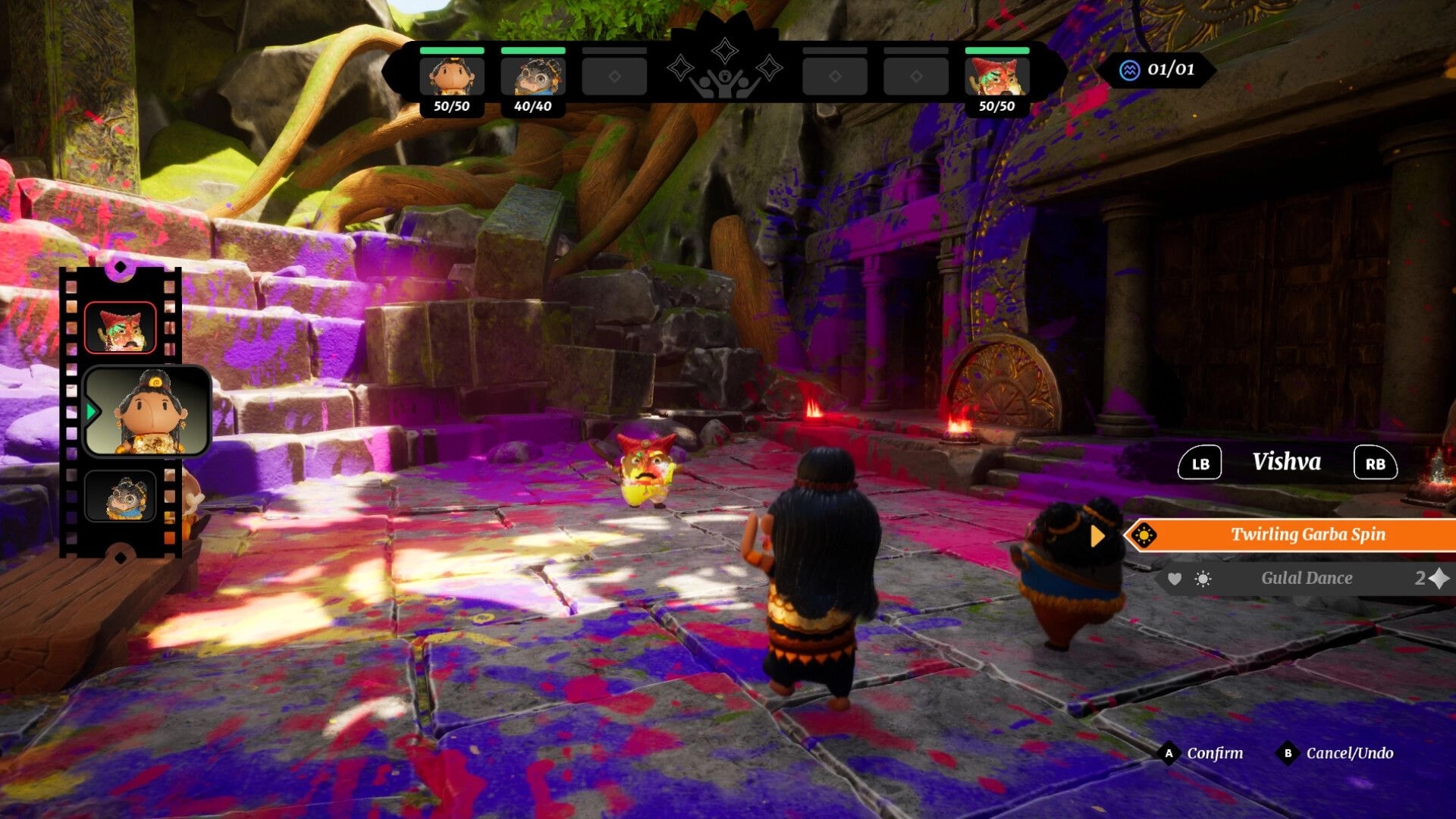Image resolution: width=1456 pixels, height=819 pixels.
Task: Select the sun icon on Twirling Garba Spin
Action: (x=1143, y=535)
